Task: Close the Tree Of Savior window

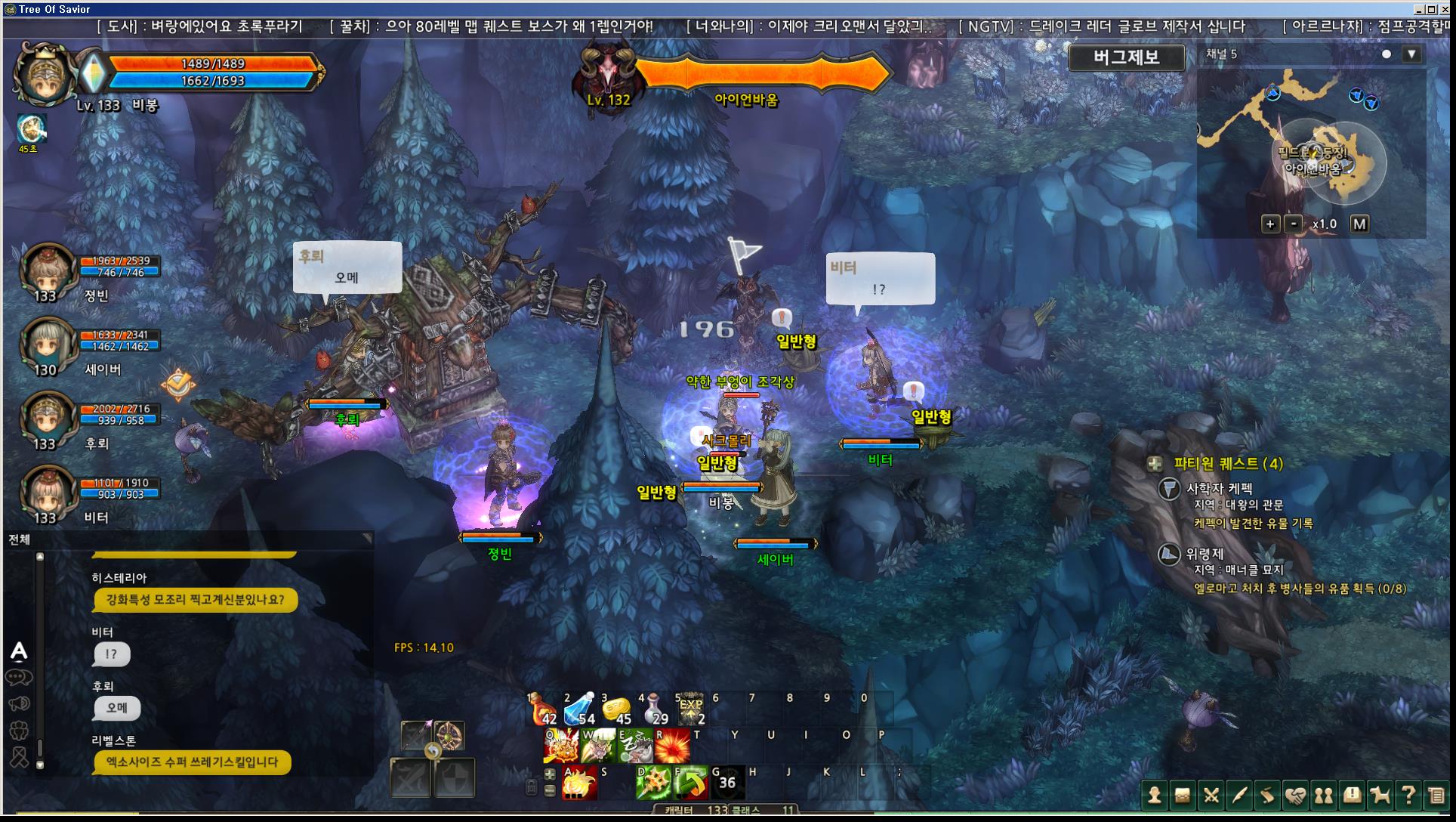Action: (x=1444, y=9)
